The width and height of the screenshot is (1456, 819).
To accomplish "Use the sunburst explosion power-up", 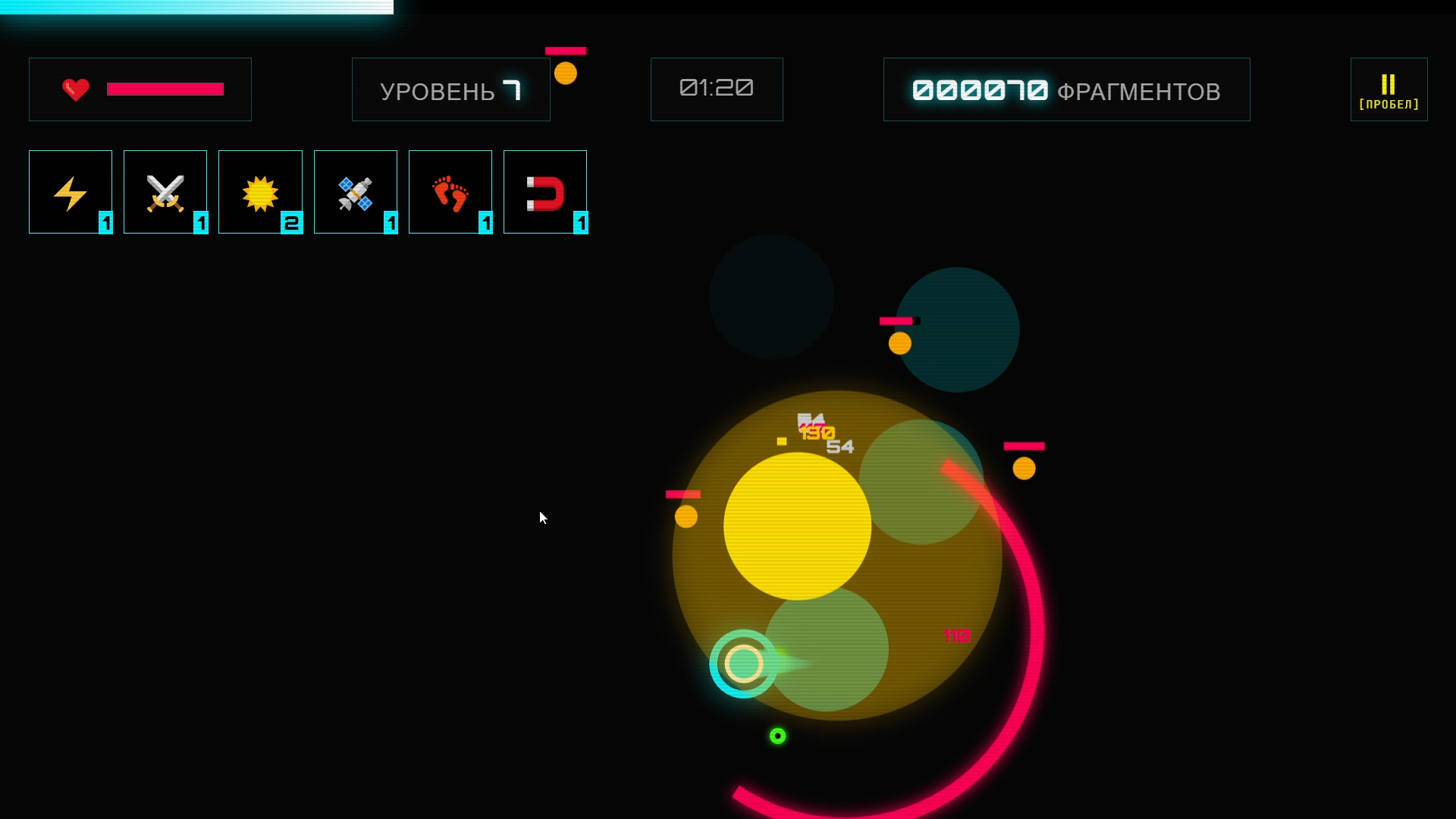I will [x=260, y=191].
